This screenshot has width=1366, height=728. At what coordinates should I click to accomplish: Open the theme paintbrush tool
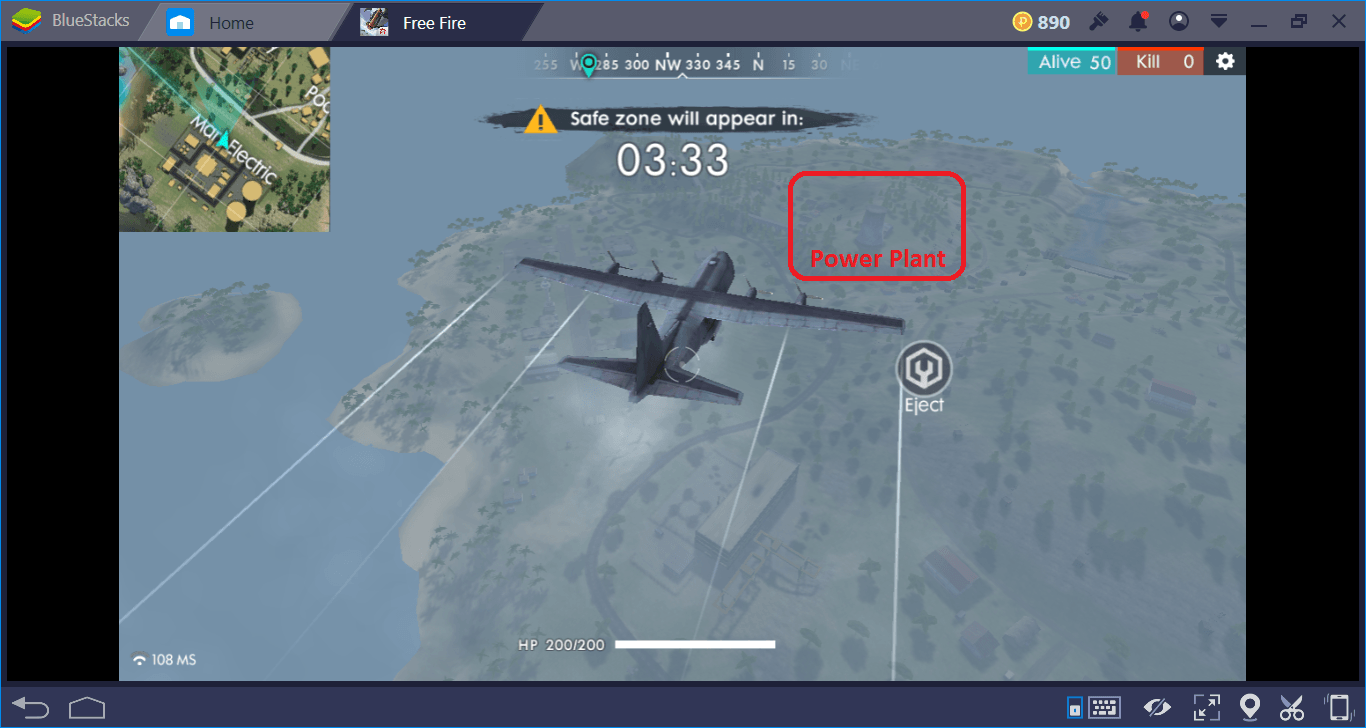click(1098, 21)
